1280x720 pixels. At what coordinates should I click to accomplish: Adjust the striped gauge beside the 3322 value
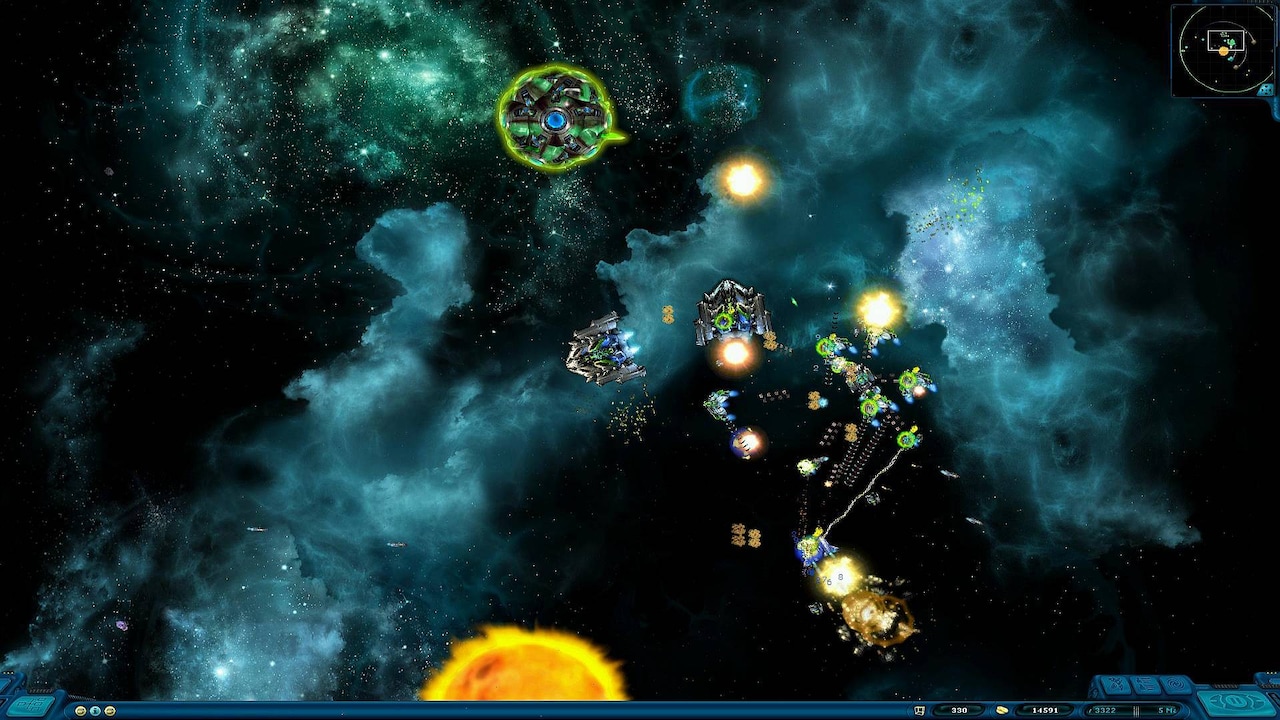tap(1136, 708)
